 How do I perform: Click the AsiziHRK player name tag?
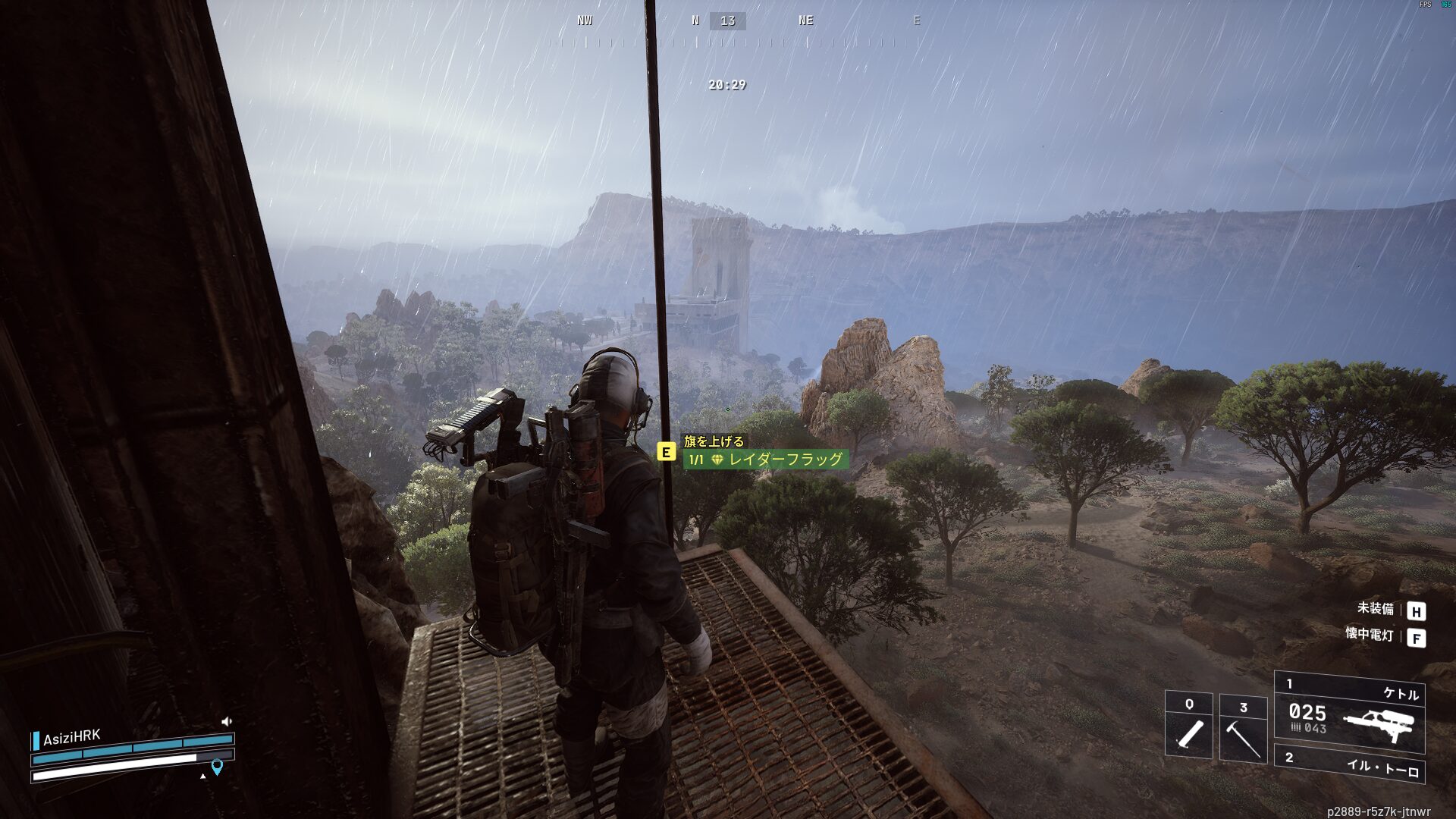point(71,738)
